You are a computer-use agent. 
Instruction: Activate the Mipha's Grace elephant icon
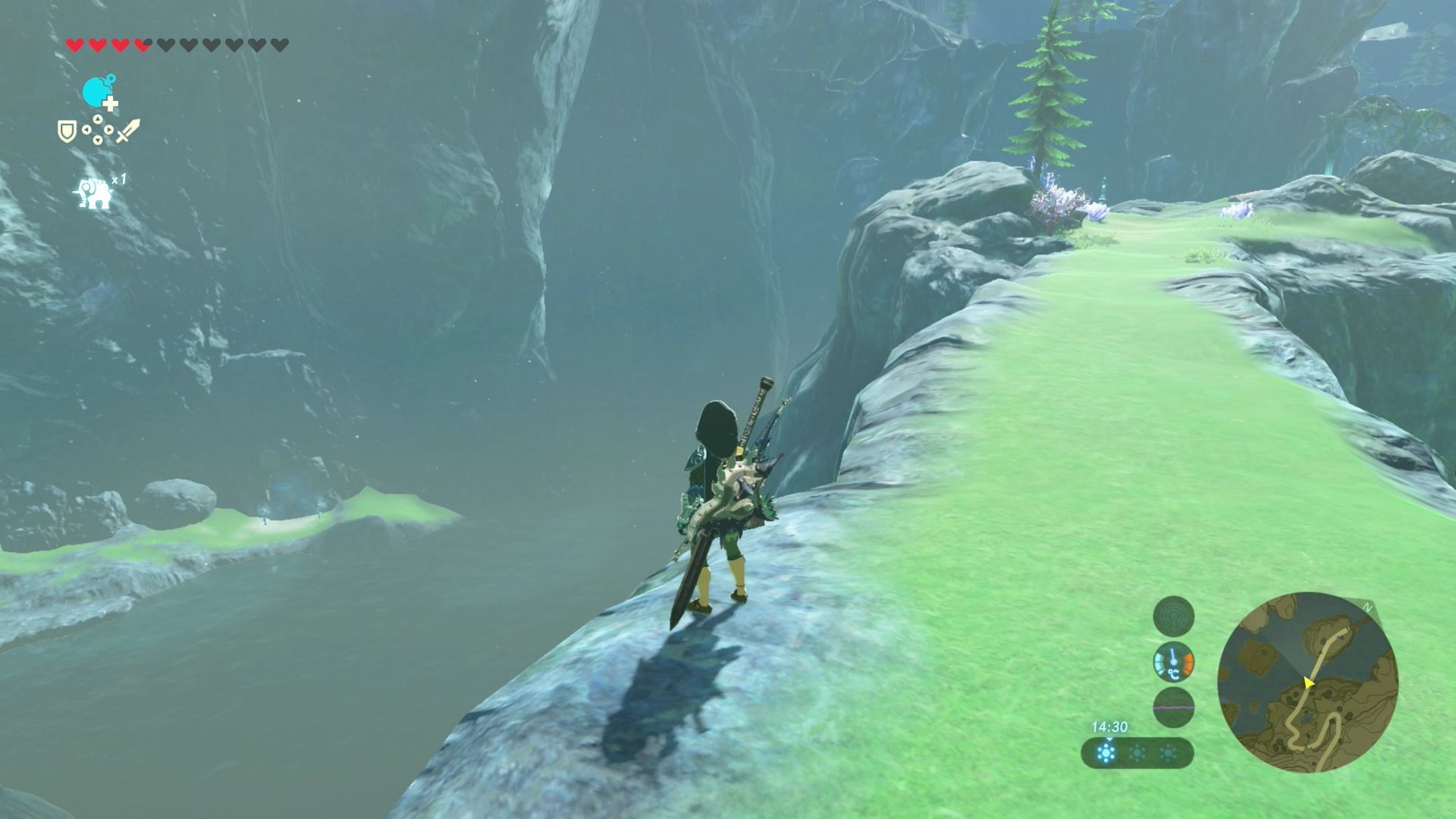pos(94,193)
